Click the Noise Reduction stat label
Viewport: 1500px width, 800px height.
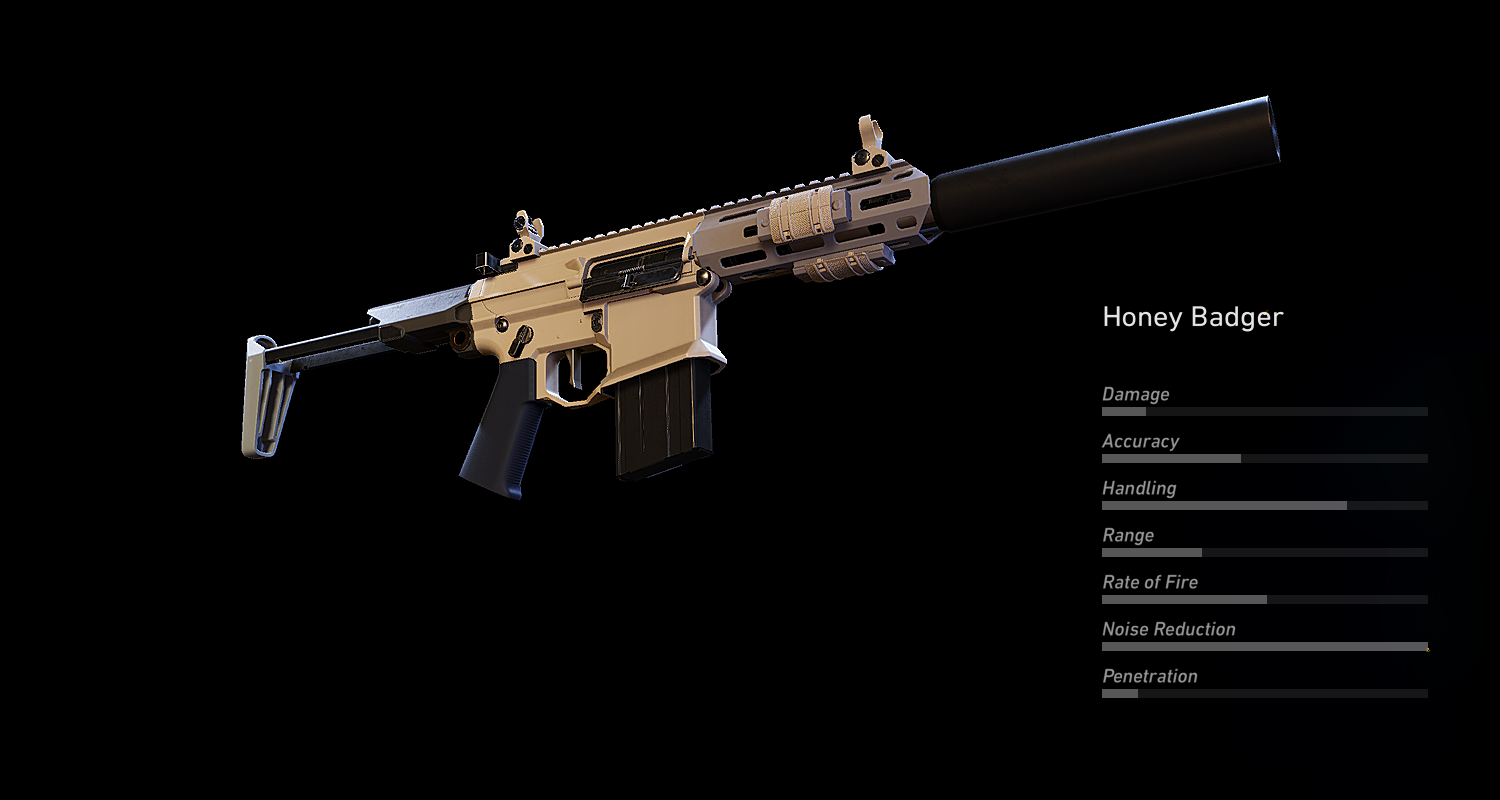1168,629
